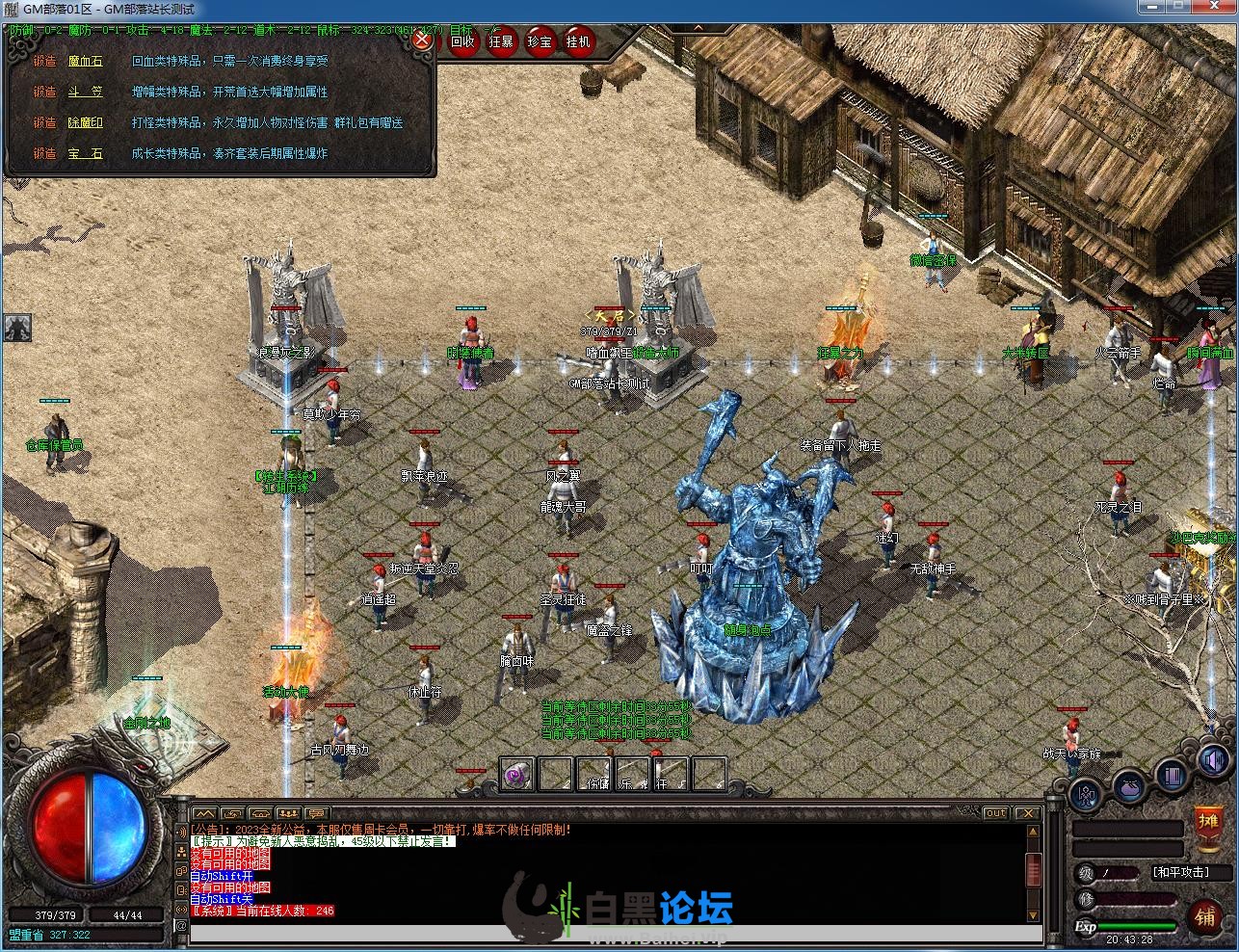This screenshot has height=952, width=1239.
Task: Toggle sound with the speaker icon
Action: (x=1212, y=760)
